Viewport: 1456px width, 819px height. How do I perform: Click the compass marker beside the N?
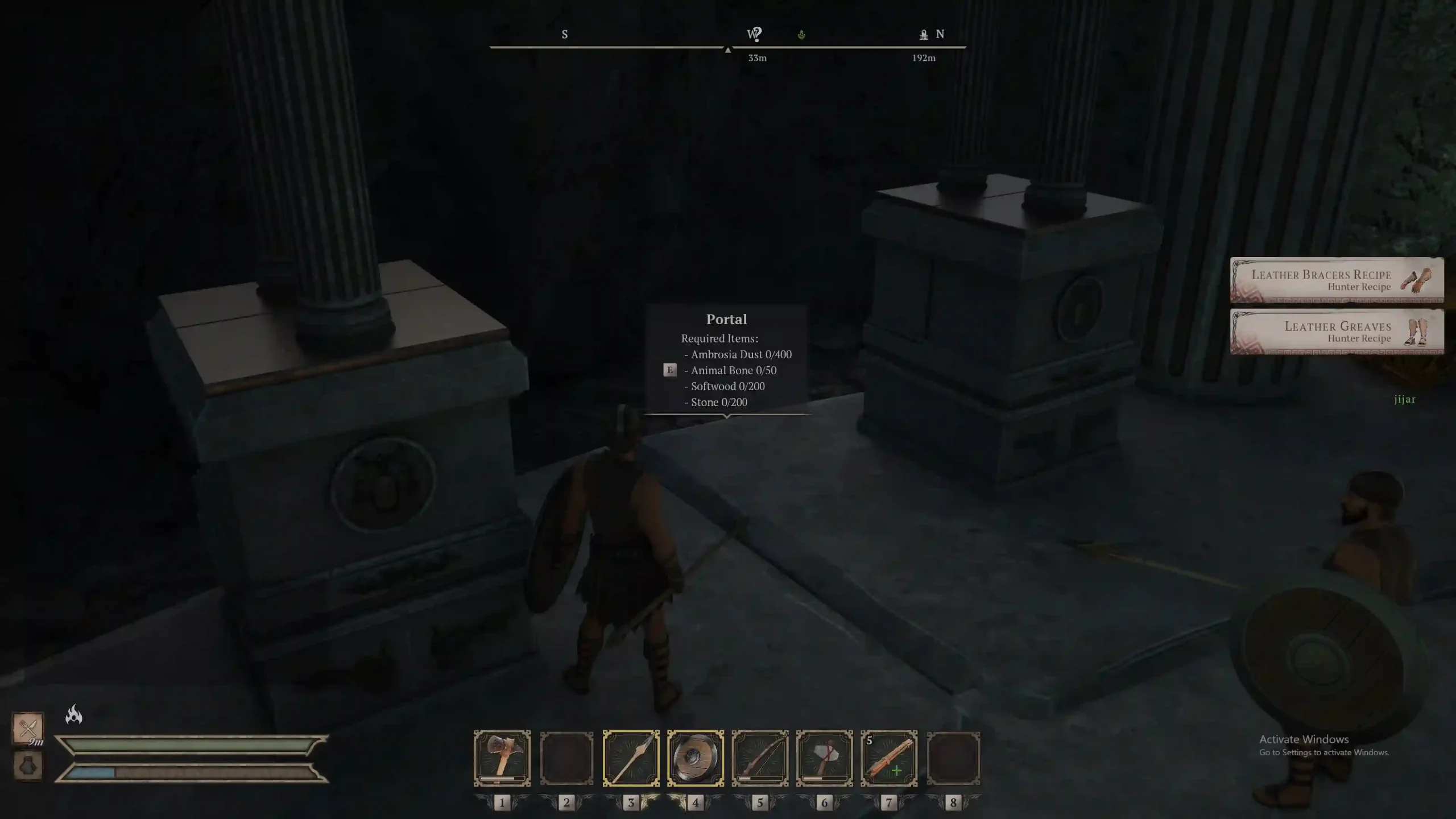pyautogui.click(x=924, y=35)
